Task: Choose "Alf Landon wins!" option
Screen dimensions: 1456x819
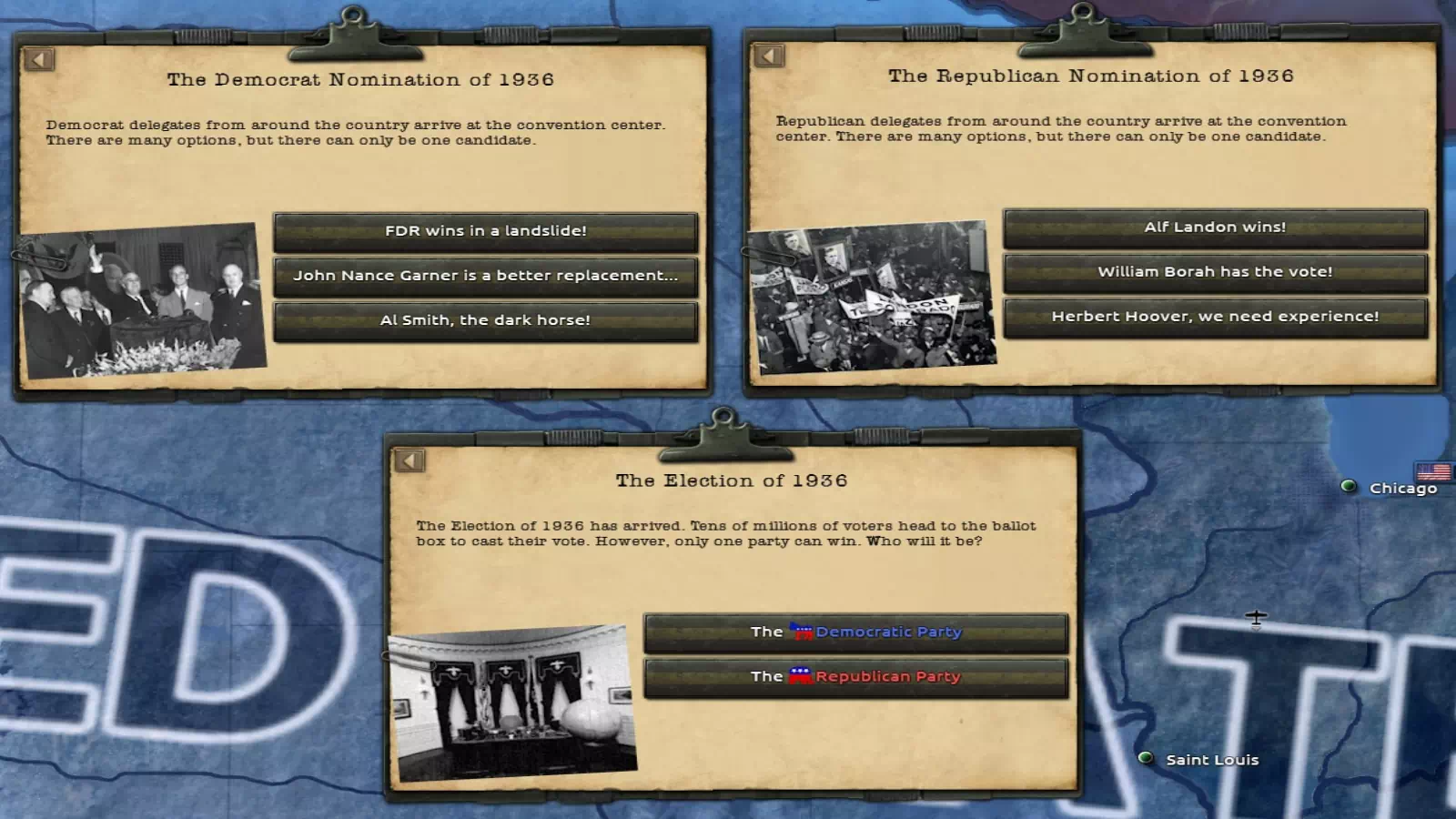Action: click(x=1215, y=227)
